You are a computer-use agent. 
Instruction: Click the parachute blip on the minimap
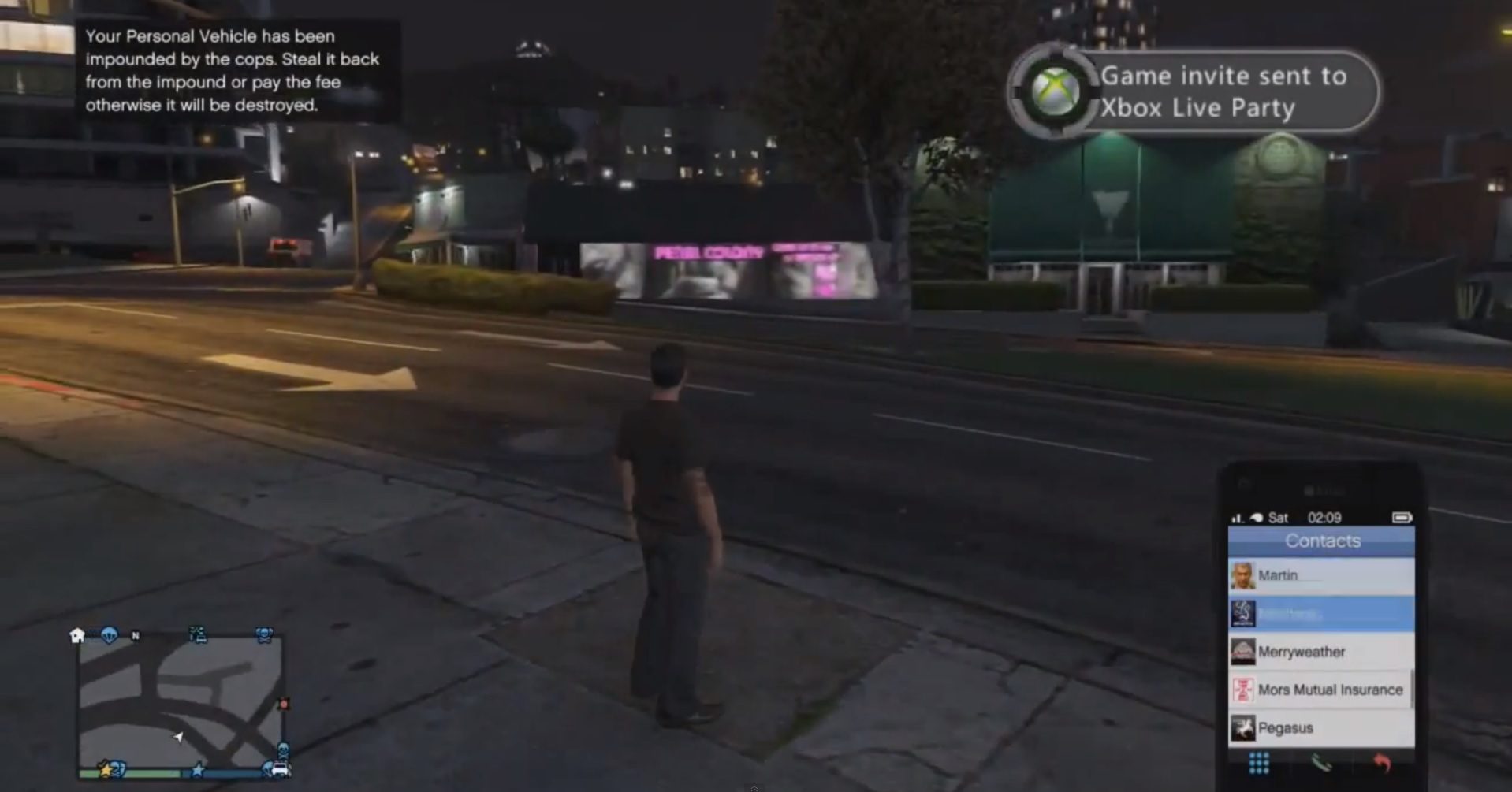click(110, 634)
